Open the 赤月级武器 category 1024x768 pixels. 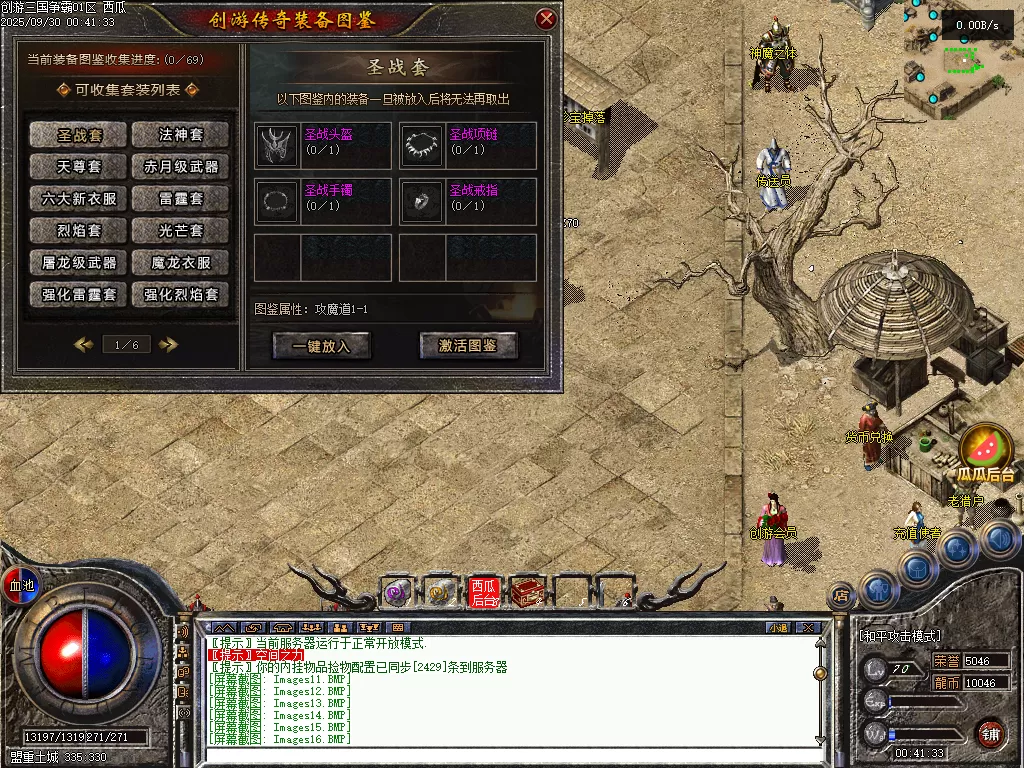pos(180,166)
